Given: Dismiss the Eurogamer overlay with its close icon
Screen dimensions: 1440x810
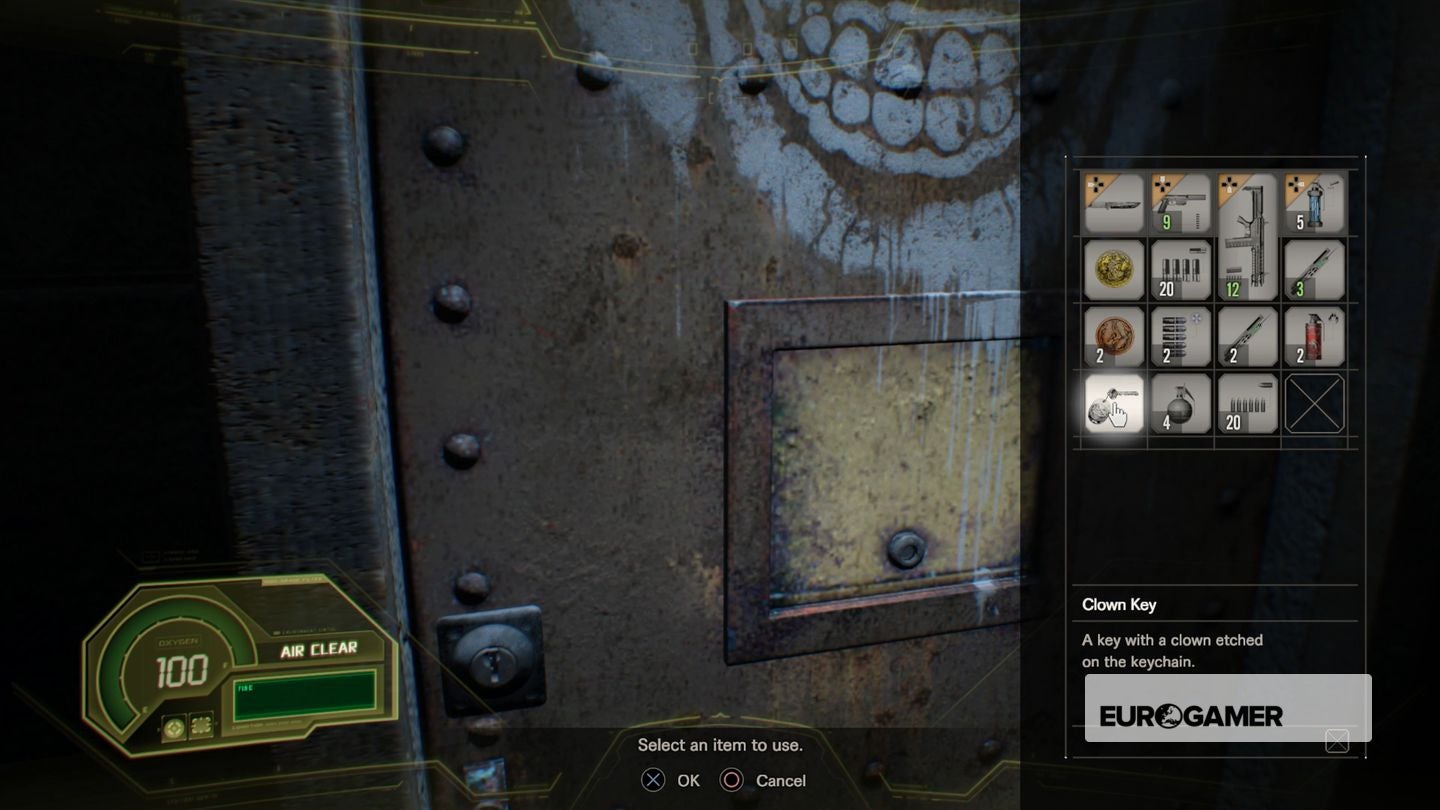Looking at the screenshot, I should [1338, 742].
